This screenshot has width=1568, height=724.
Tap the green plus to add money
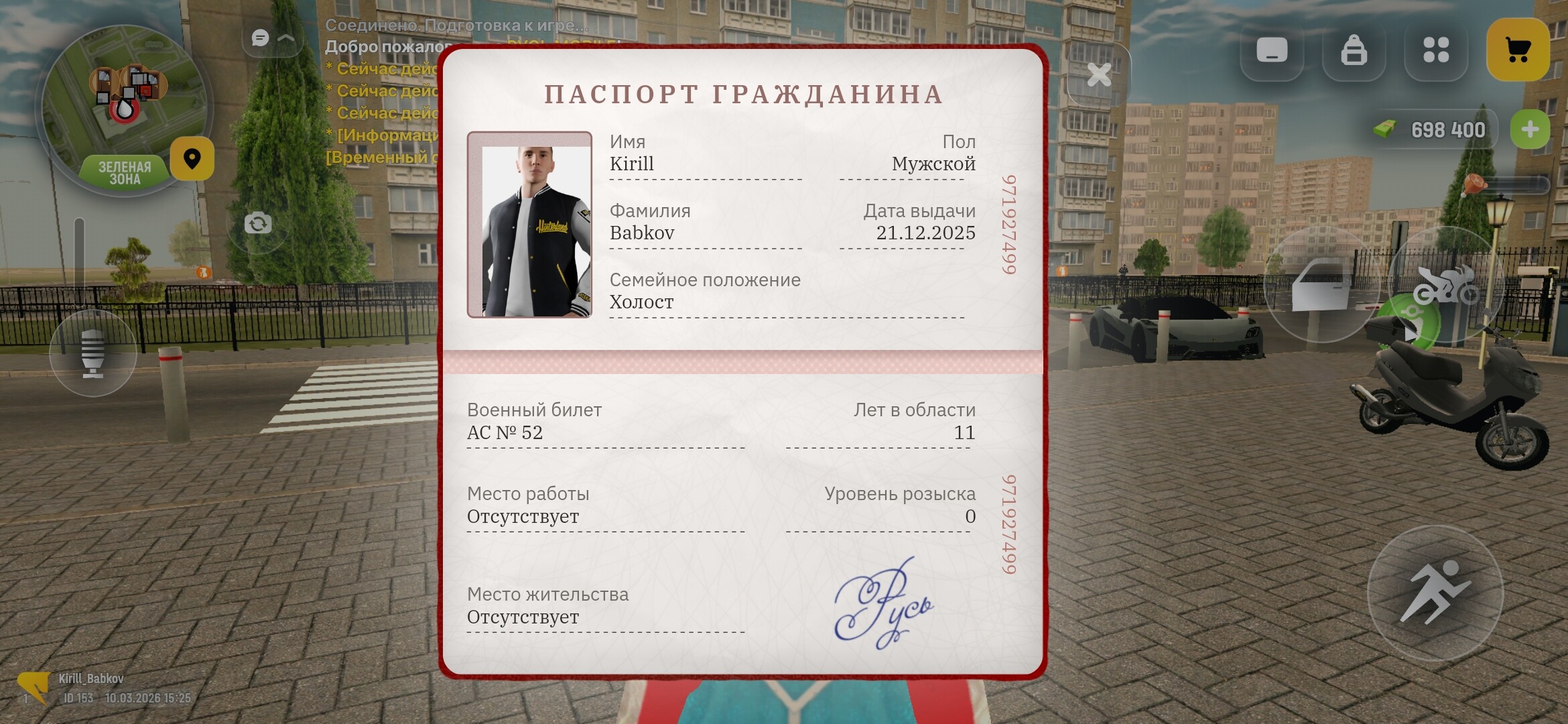coord(1530,129)
